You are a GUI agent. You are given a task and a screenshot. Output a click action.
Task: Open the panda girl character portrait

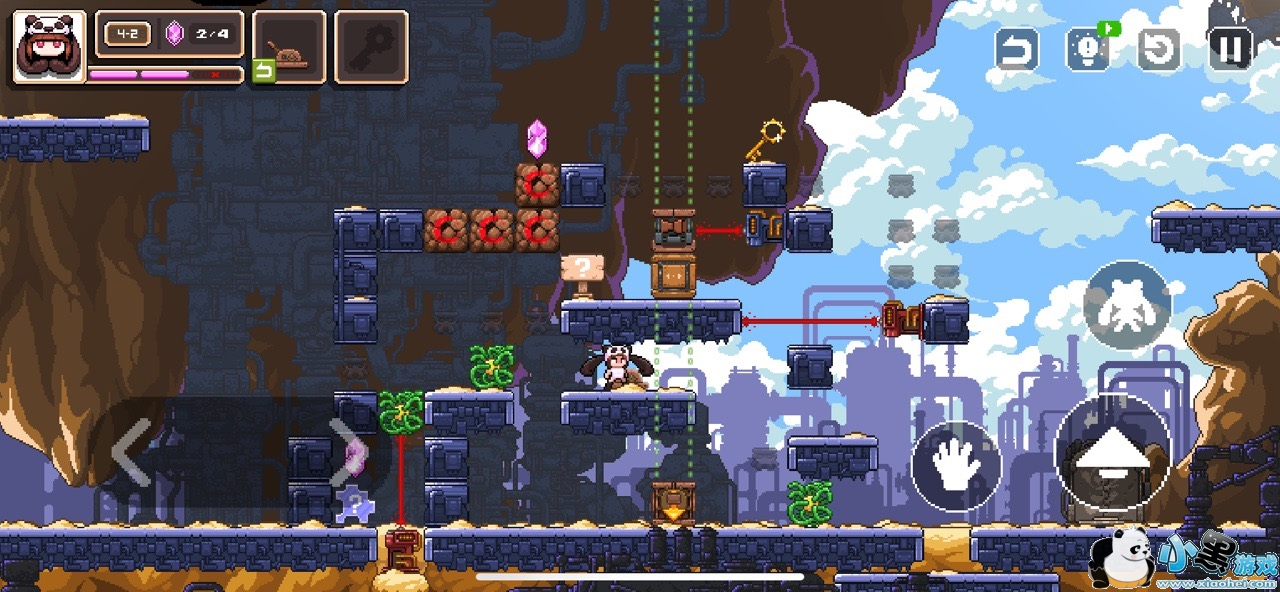49,46
